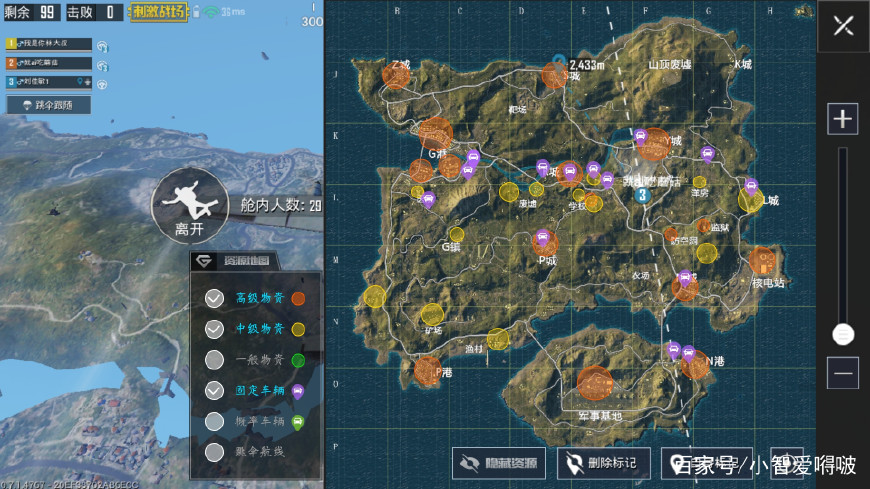Select teammate 3 in the squad list
870x489 pixels.
50,82
